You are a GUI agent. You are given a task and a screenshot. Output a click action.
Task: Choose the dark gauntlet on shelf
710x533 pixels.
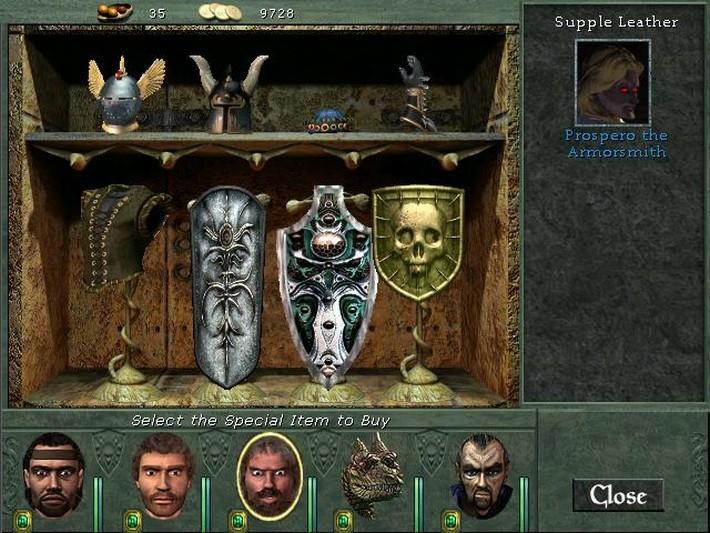[417, 95]
